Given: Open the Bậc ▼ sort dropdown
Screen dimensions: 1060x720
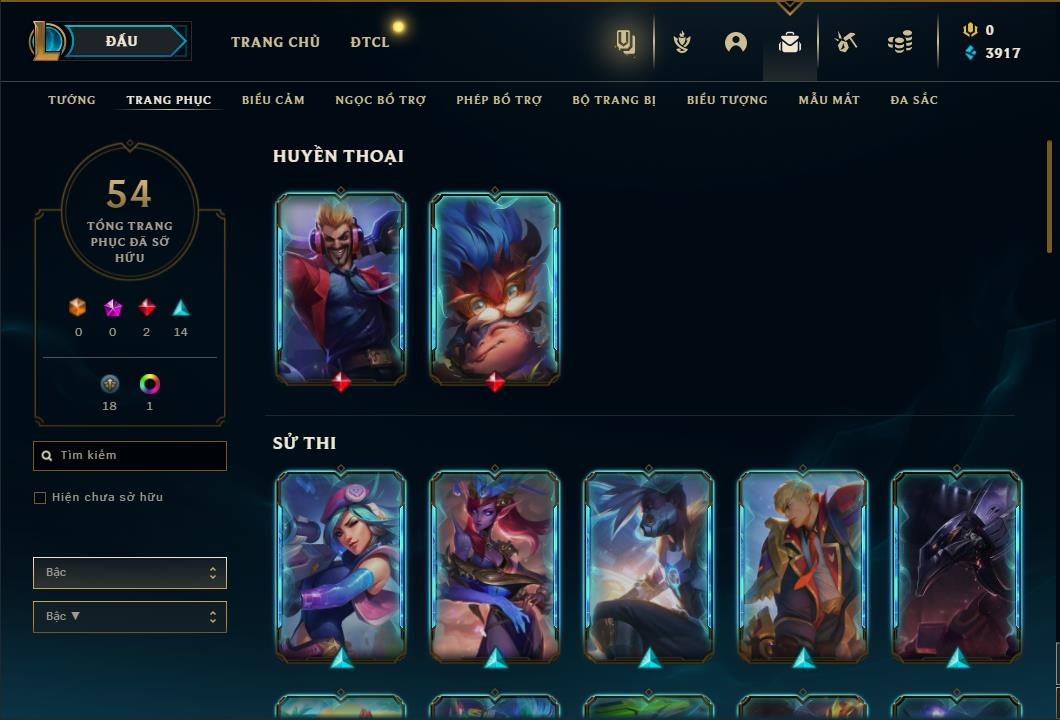Looking at the screenshot, I should coord(130,617).
